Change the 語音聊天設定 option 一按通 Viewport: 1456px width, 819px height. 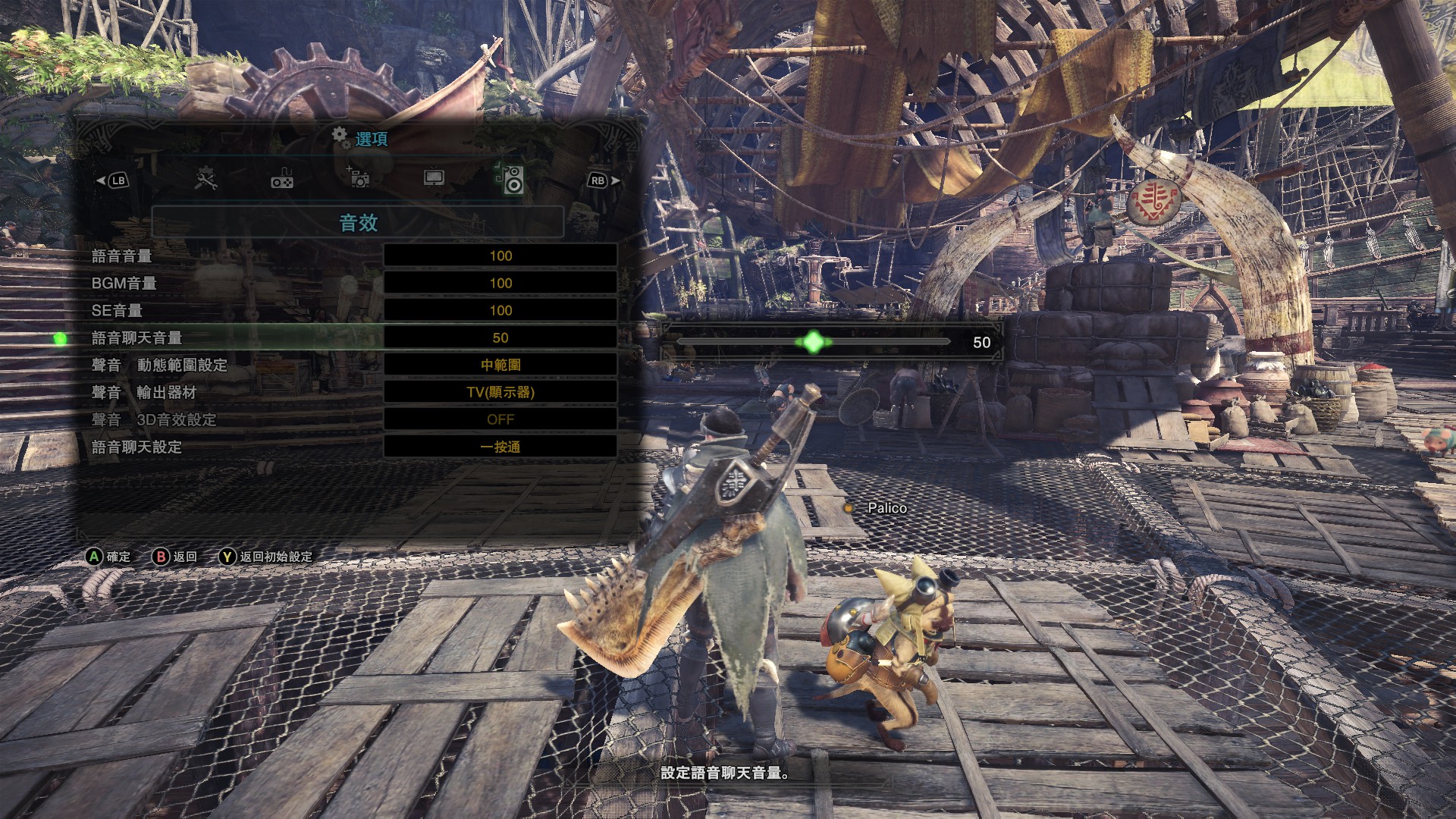coord(500,447)
